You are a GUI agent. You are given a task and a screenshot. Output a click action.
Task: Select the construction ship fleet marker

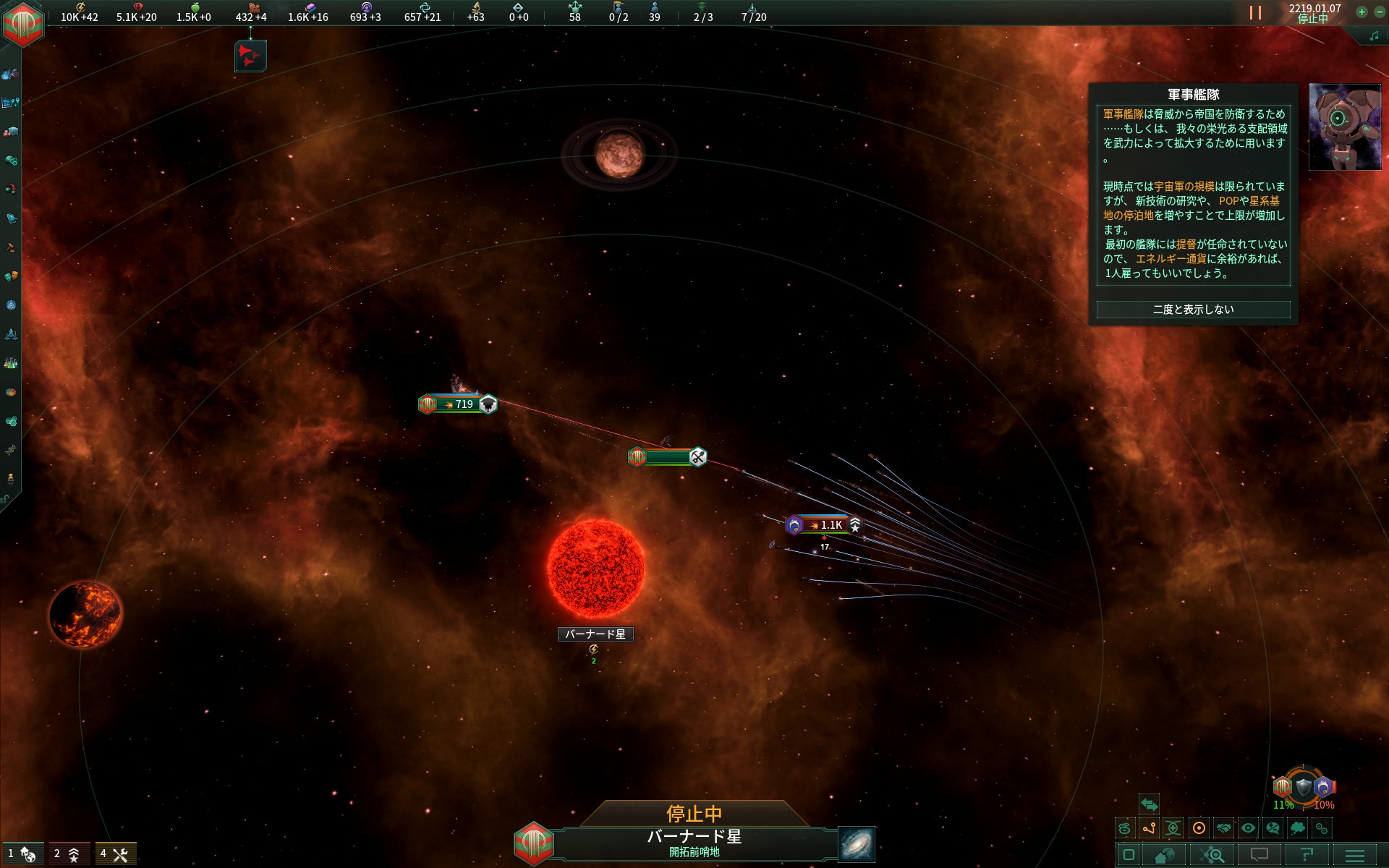coord(667,457)
